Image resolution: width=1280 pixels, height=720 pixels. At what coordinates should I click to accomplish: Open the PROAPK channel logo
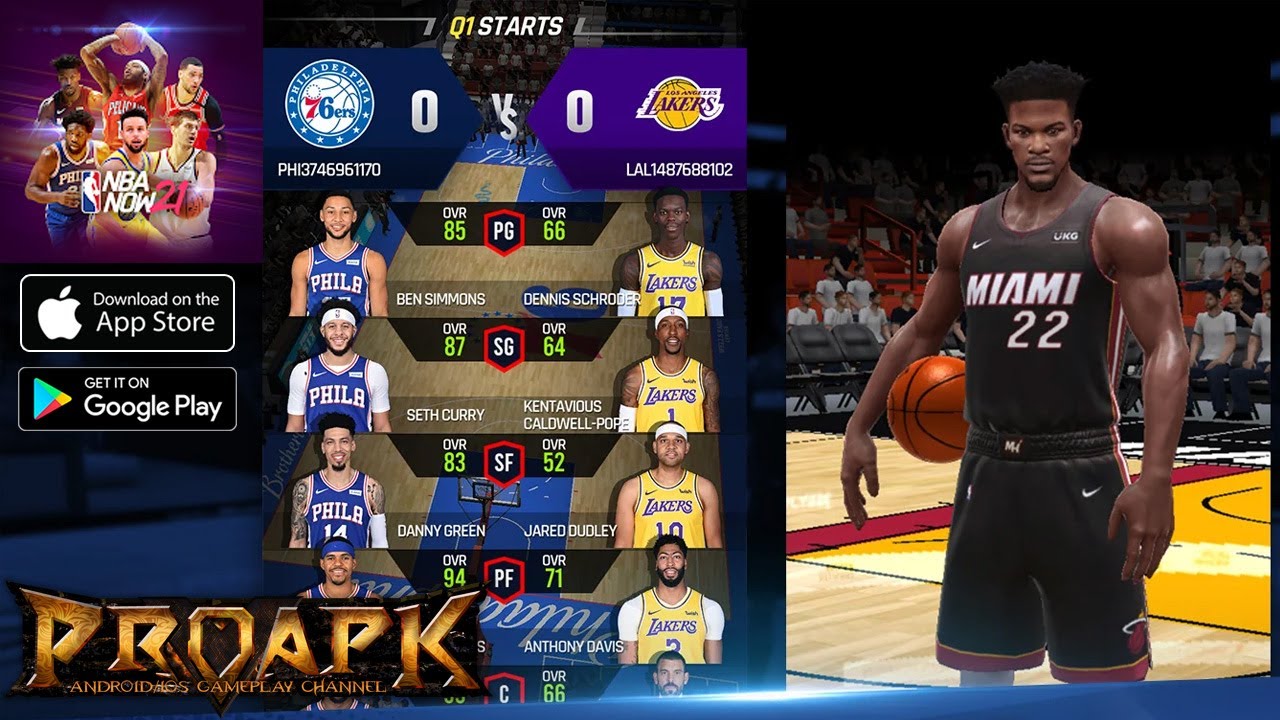240,640
